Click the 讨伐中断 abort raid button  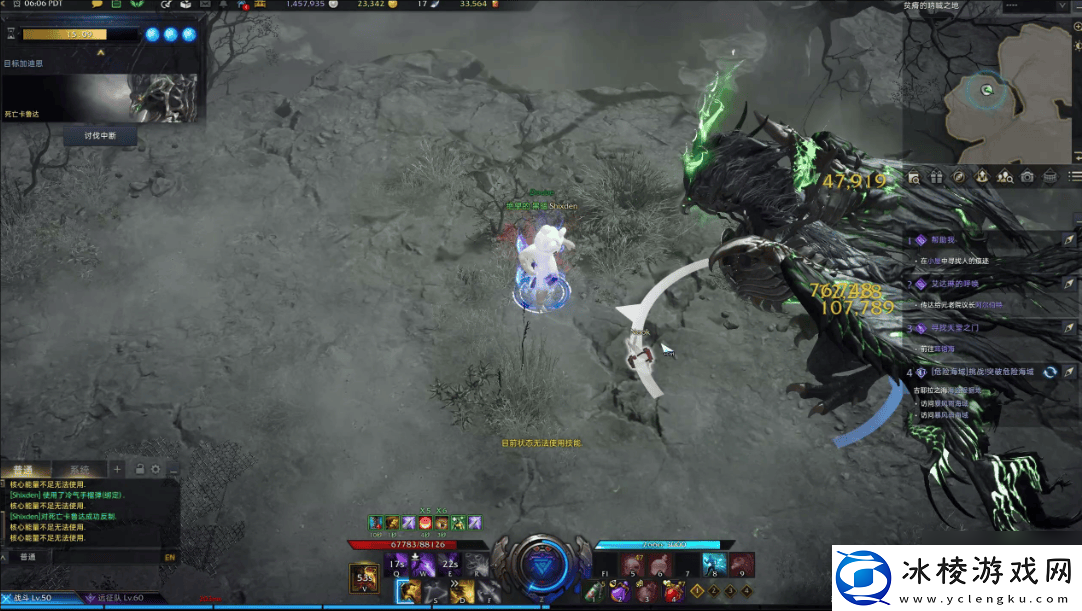(100, 135)
